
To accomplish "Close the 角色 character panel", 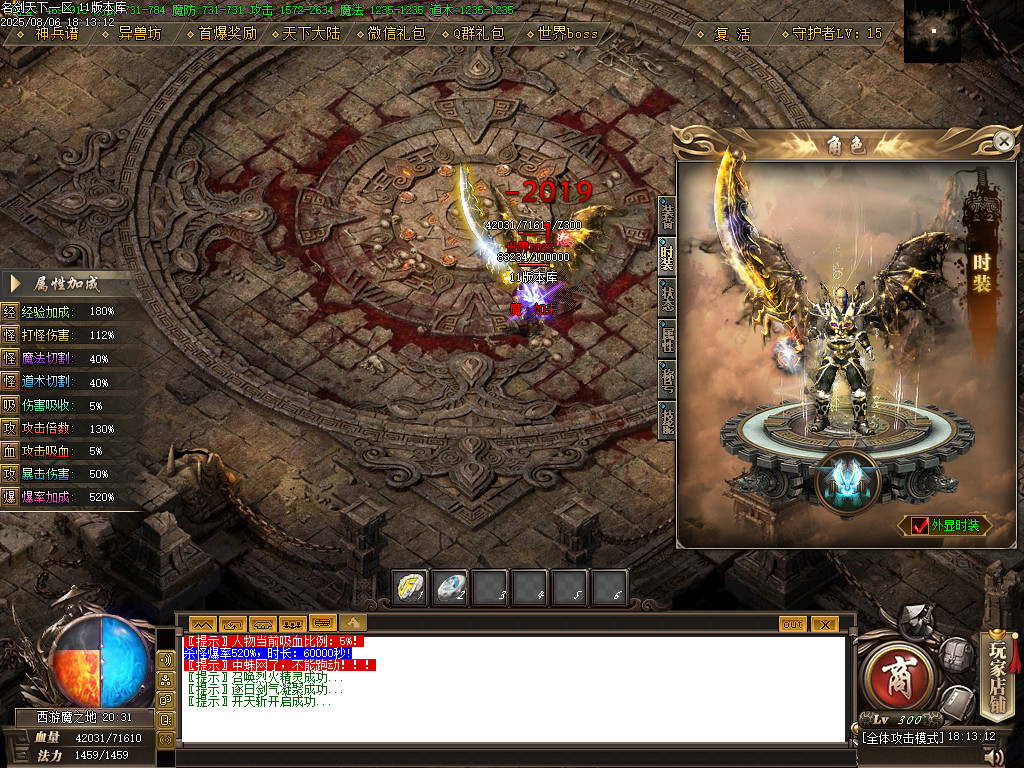I will [x=1003, y=142].
